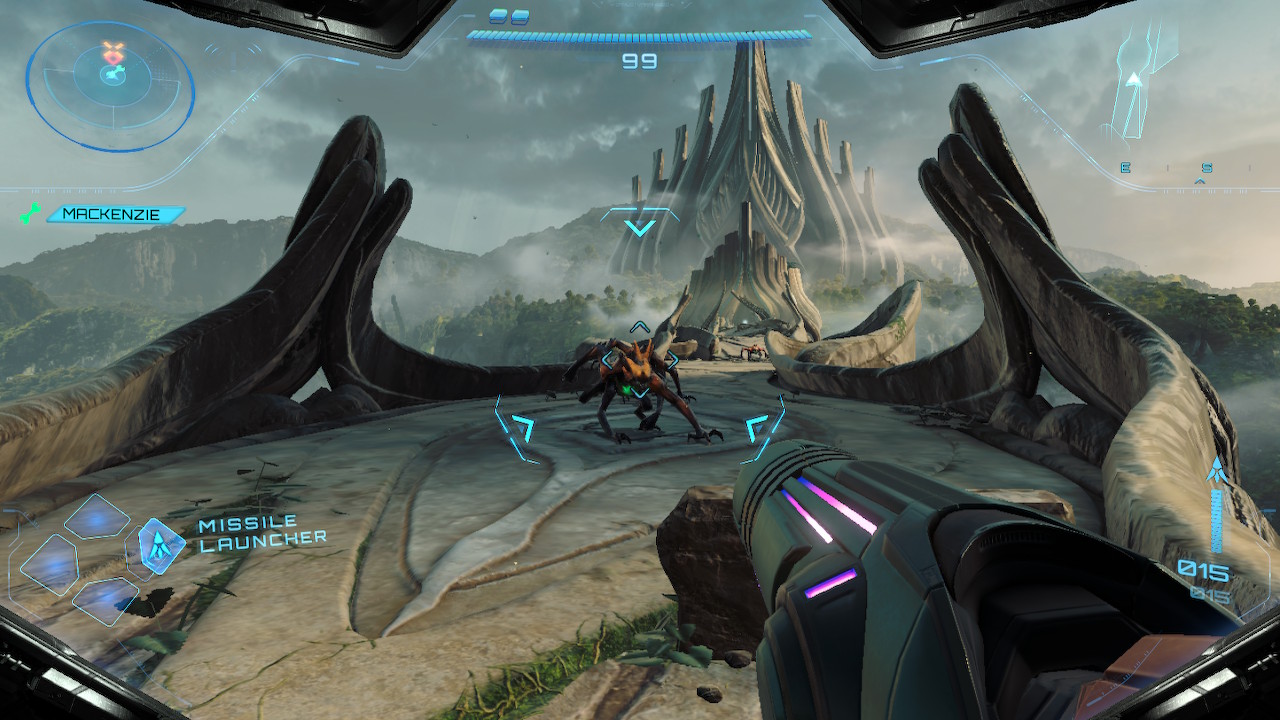Click the missile icon above the ammo gauge

coord(1217,468)
